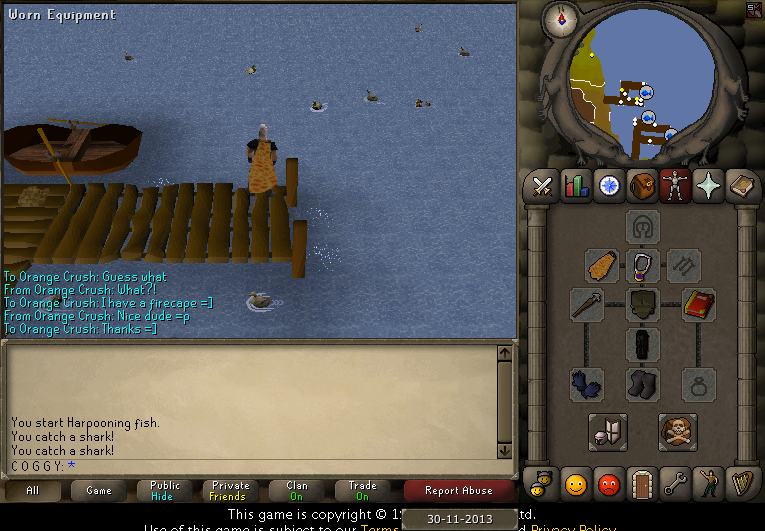
Task: Select the harpoon weapon slot
Action: 587,306
